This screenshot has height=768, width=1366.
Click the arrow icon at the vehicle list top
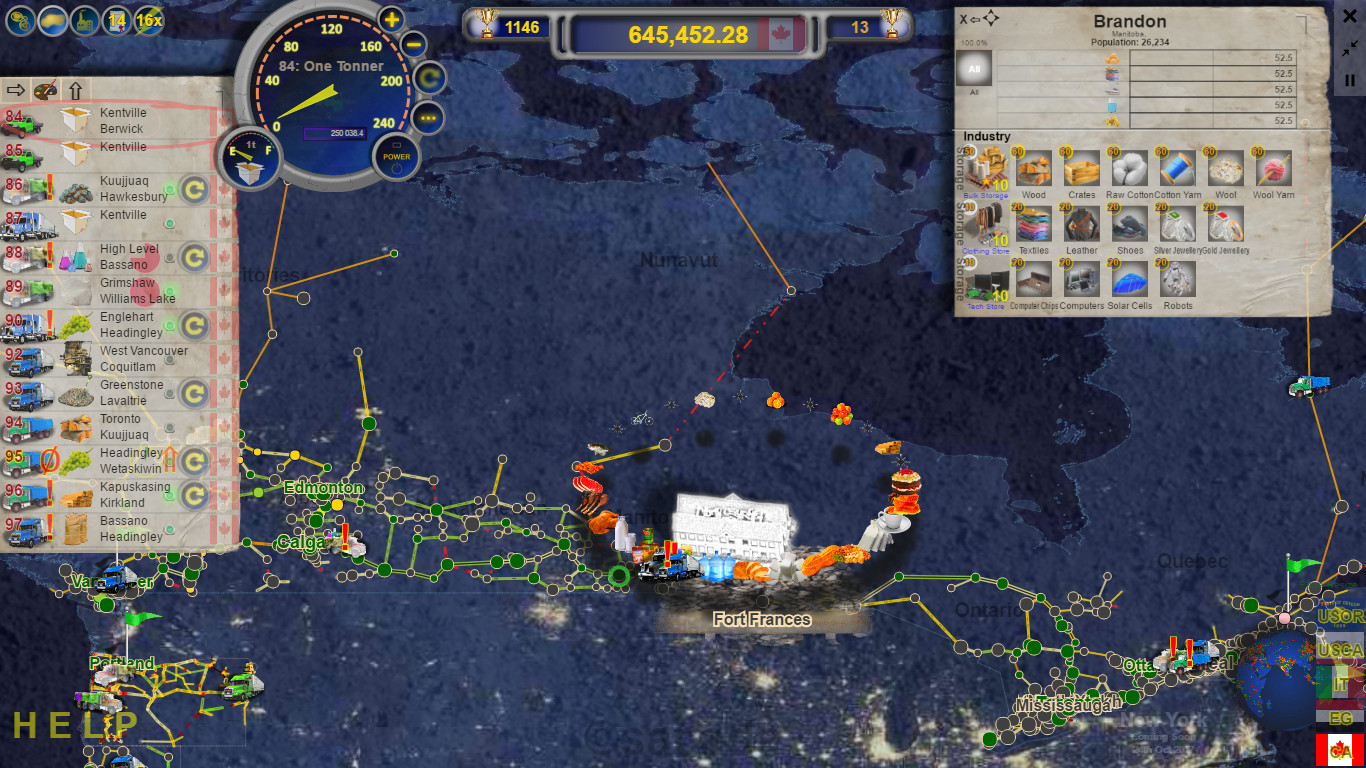16,90
